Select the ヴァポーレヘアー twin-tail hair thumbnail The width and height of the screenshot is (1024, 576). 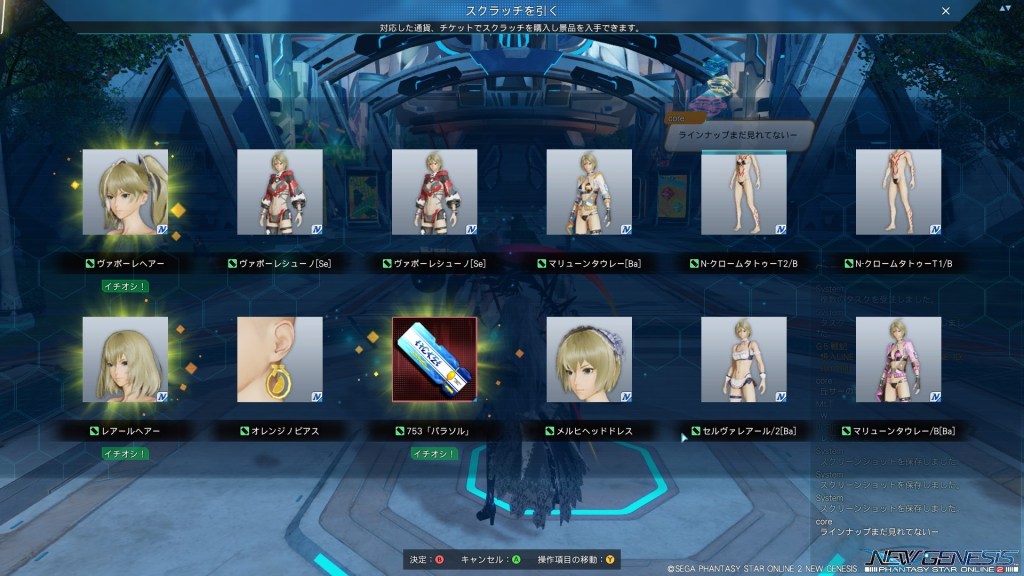tap(125, 192)
